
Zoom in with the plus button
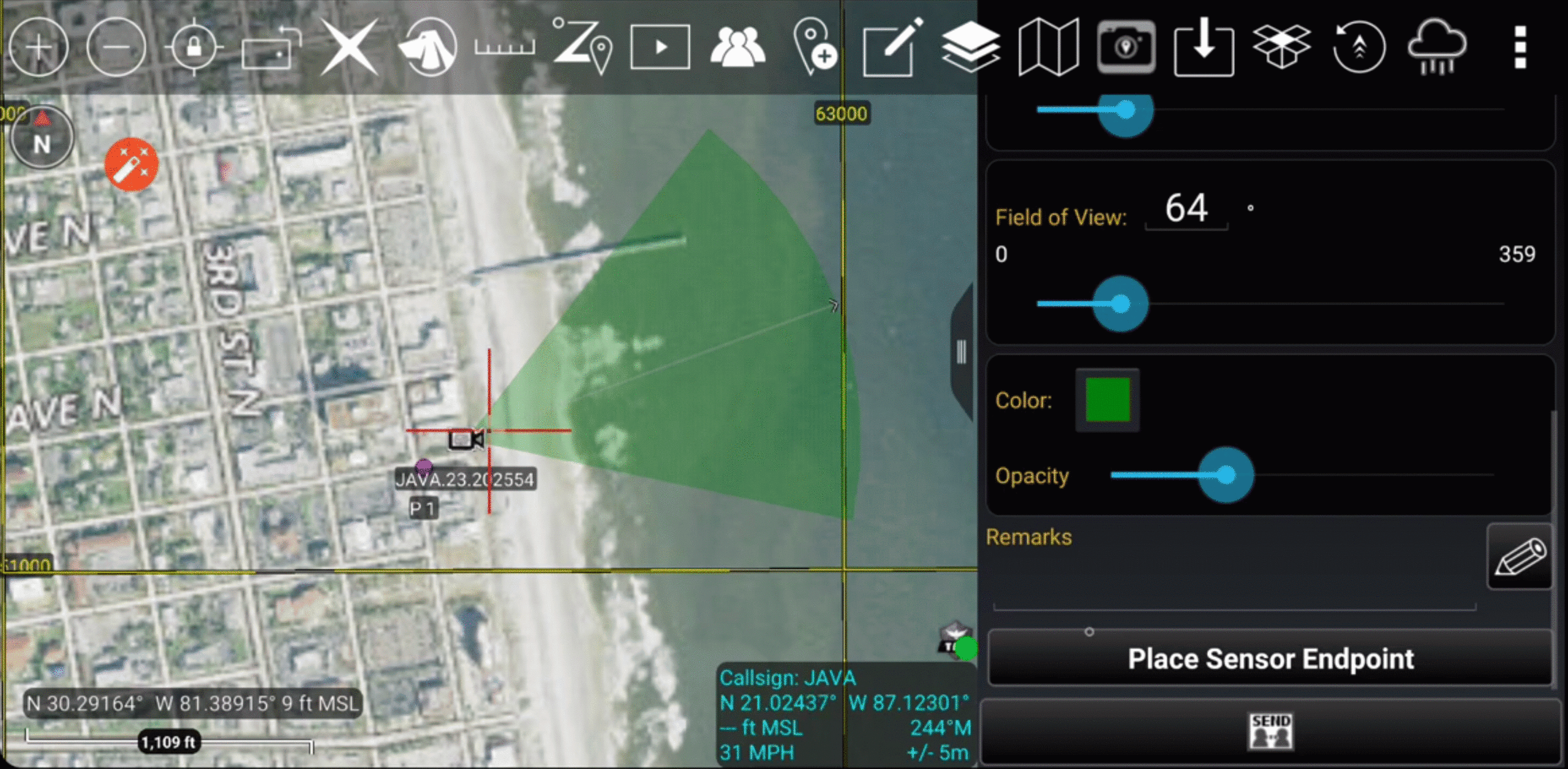point(38,47)
